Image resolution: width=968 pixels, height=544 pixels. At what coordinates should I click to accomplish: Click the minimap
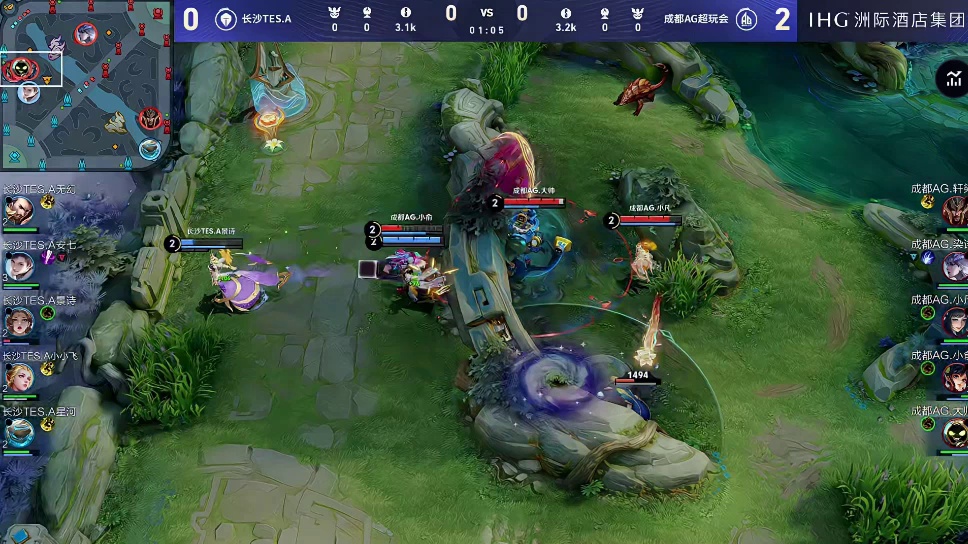pos(87,84)
